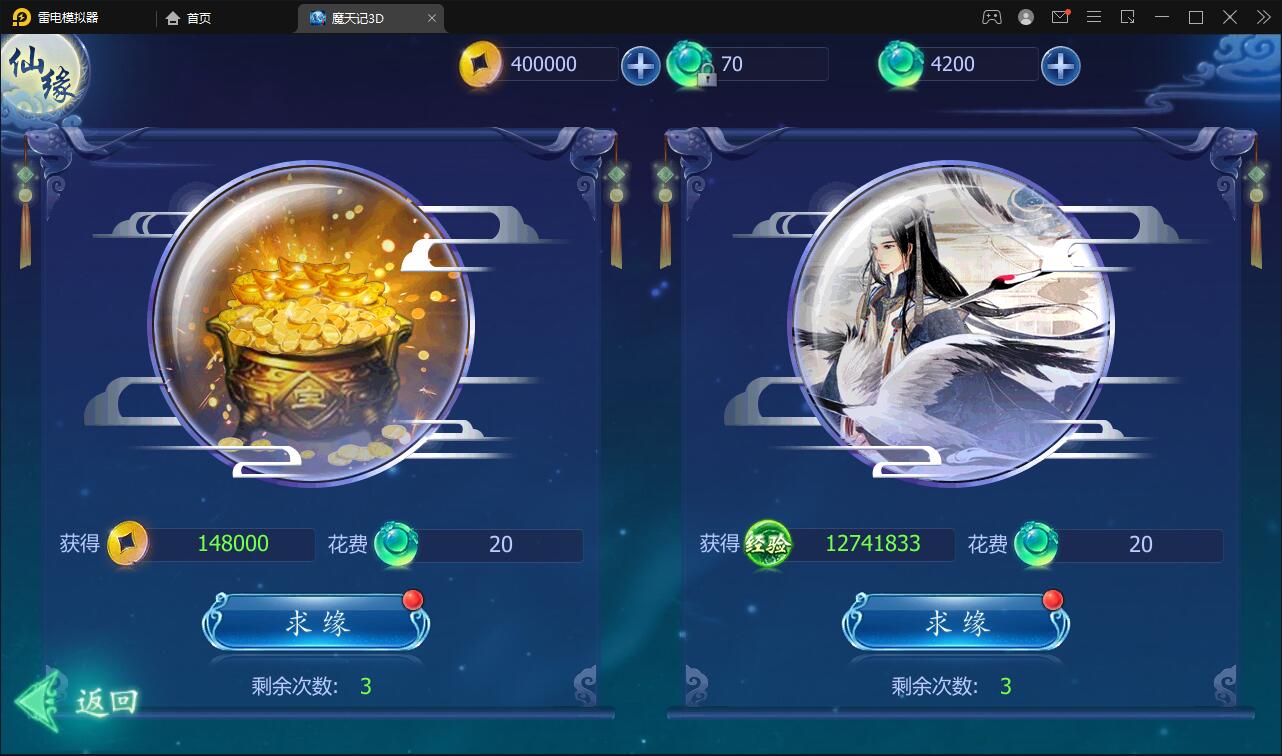Expand the double-chevron overflow in titlebar
This screenshot has width=1282, height=756.
pyautogui.click(x=1262, y=17)
